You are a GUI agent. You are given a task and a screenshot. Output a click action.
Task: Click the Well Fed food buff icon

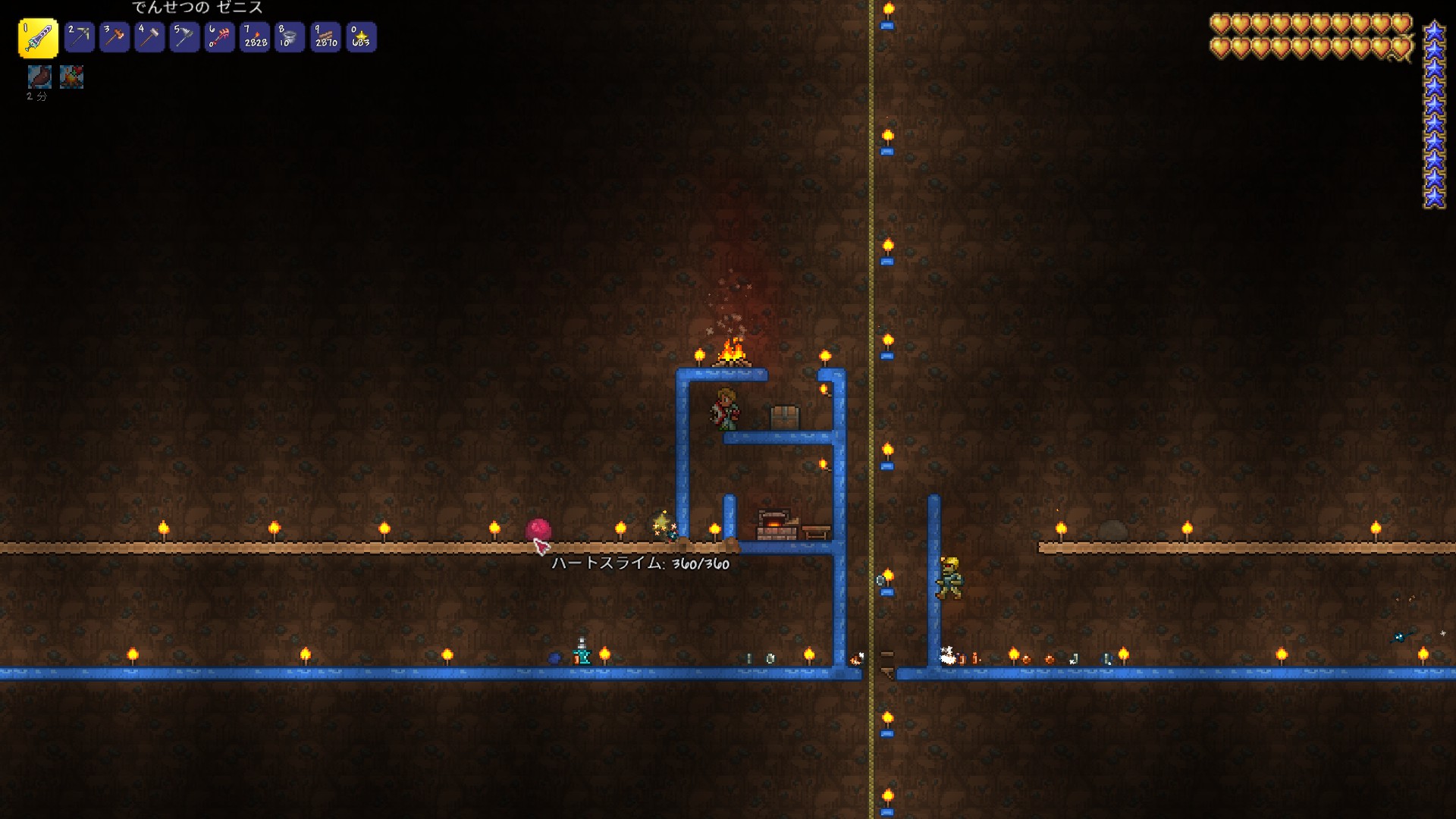(x=39, y=77)
